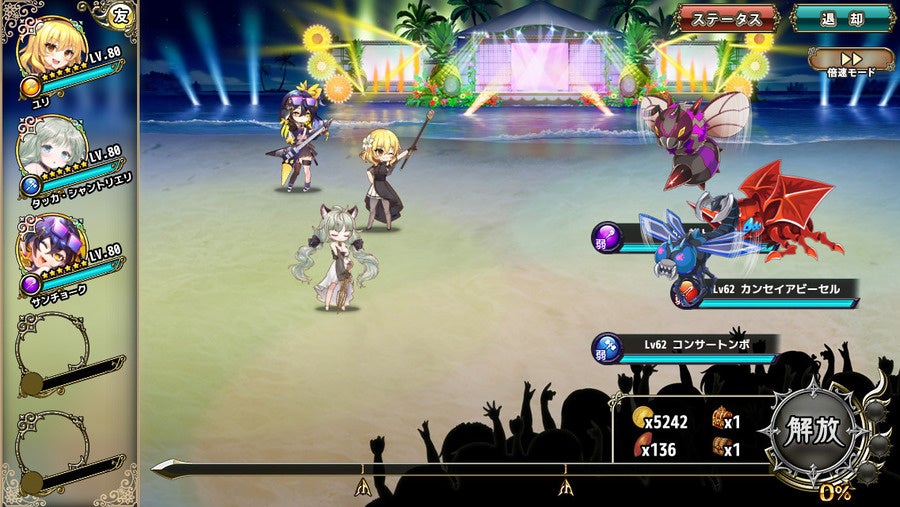Activate the 解放 release button
The image size is (900, 507).
815,431
